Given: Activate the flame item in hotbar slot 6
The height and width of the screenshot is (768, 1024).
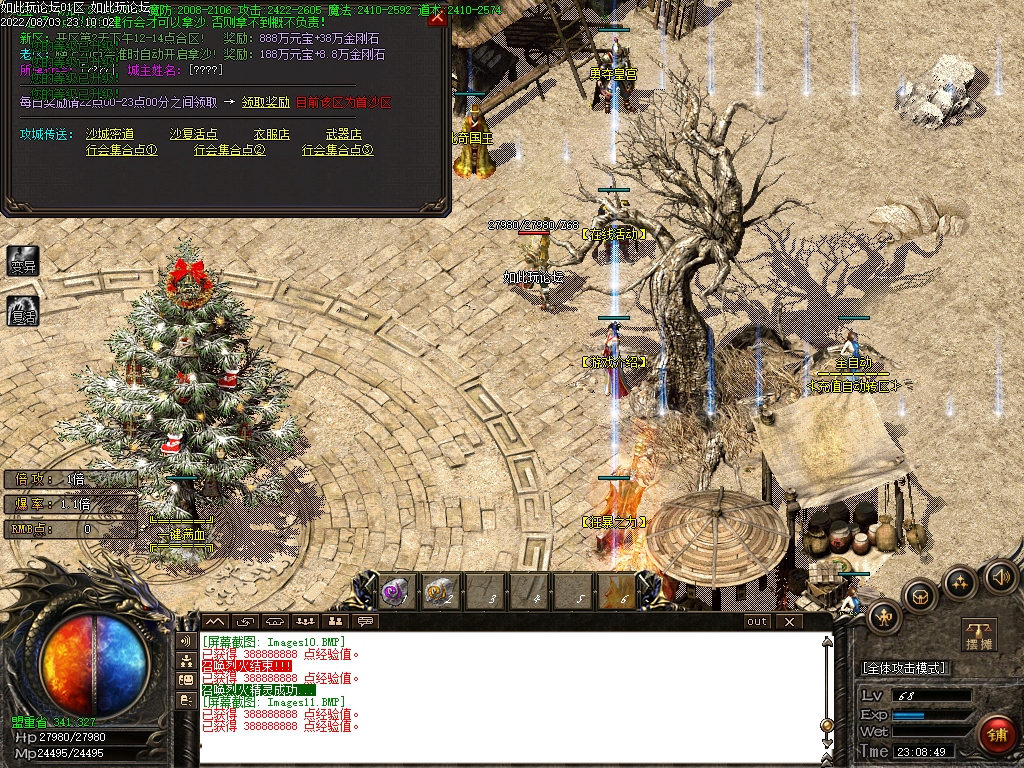Looking at the screenshot, I should click(617, 592).
